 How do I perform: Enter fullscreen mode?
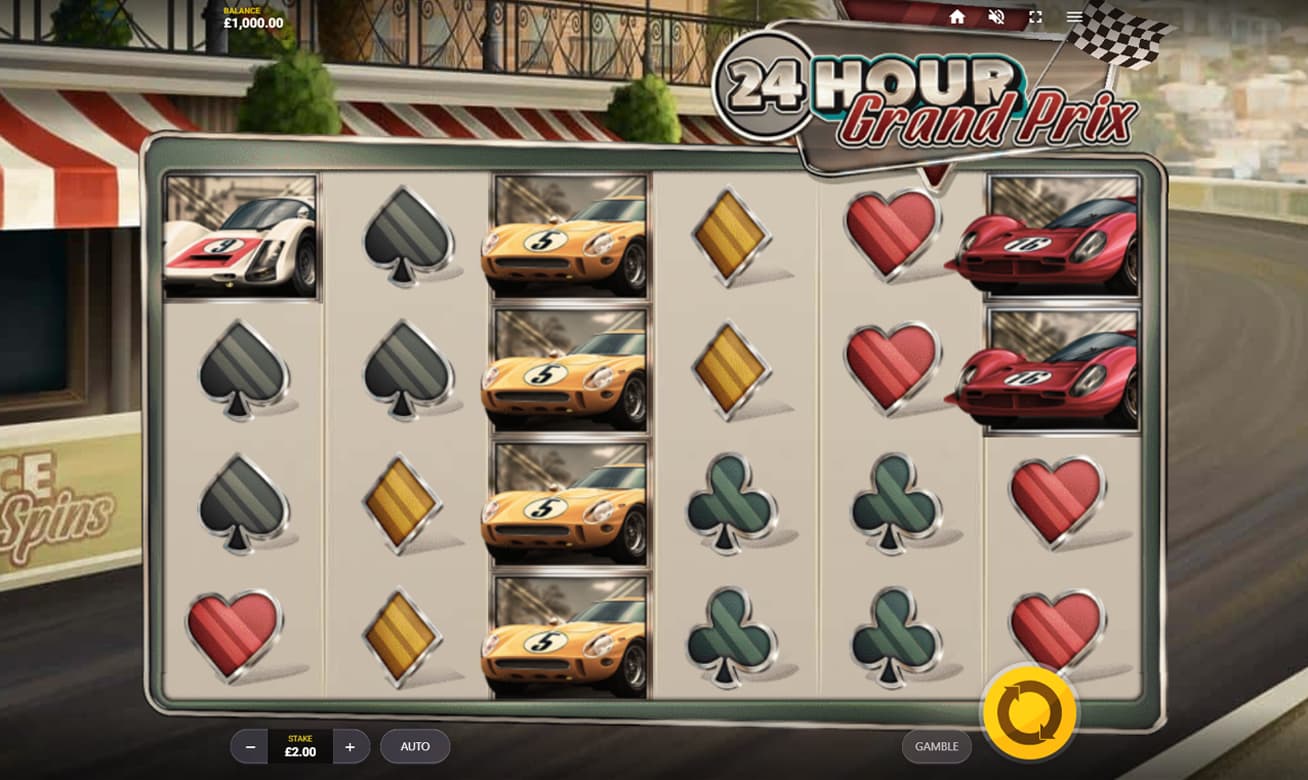pyautogui.click(x=1035, y=17)
